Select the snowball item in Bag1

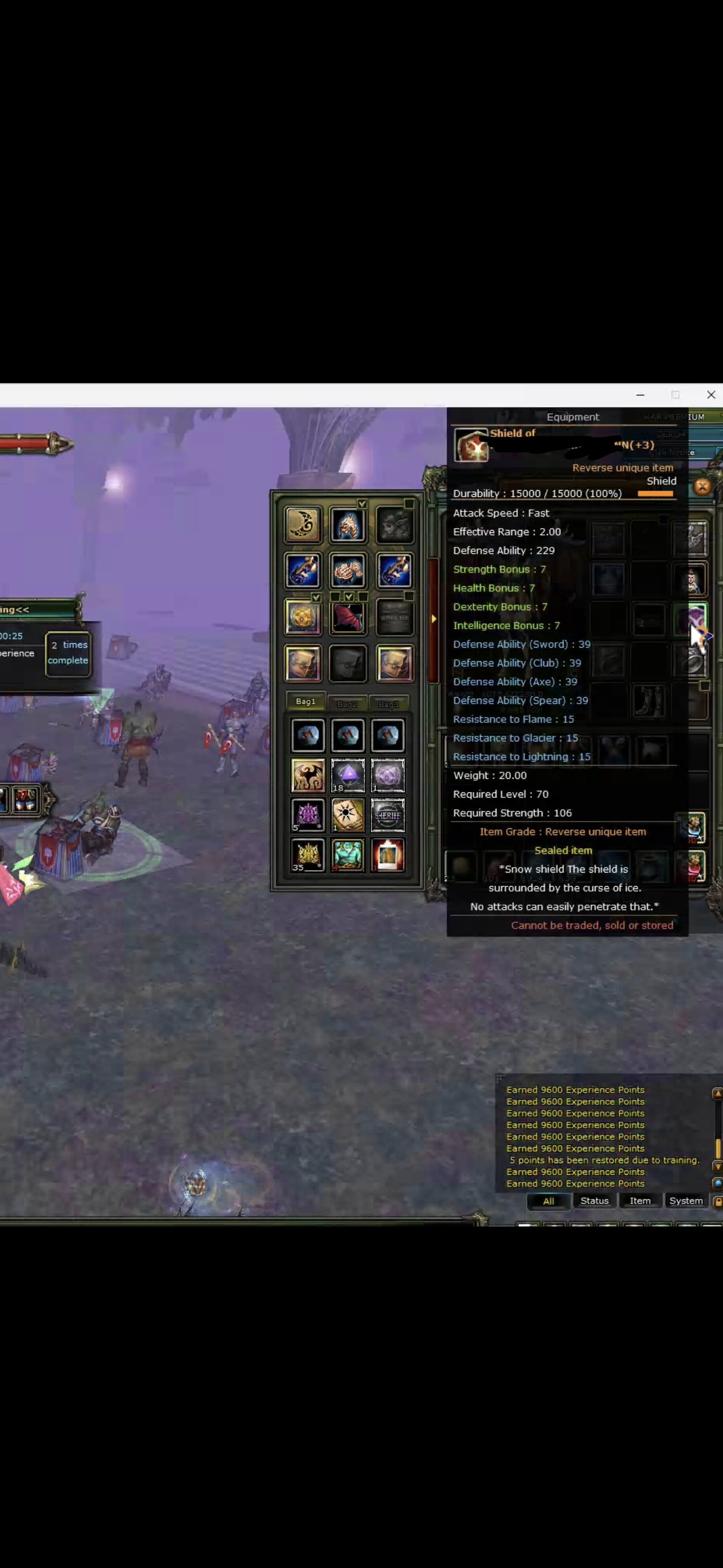click(309, 735)
